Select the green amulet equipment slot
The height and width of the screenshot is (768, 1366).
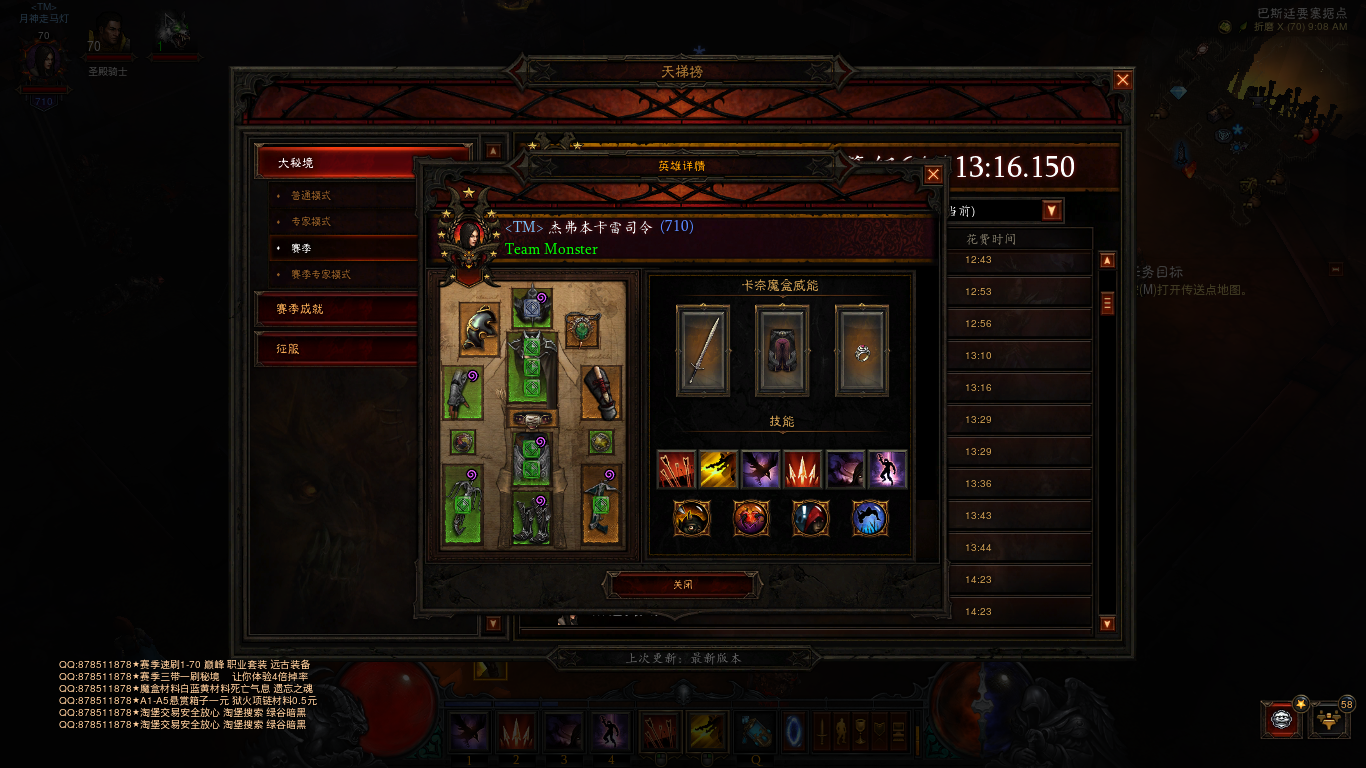[x=582, y=329]
